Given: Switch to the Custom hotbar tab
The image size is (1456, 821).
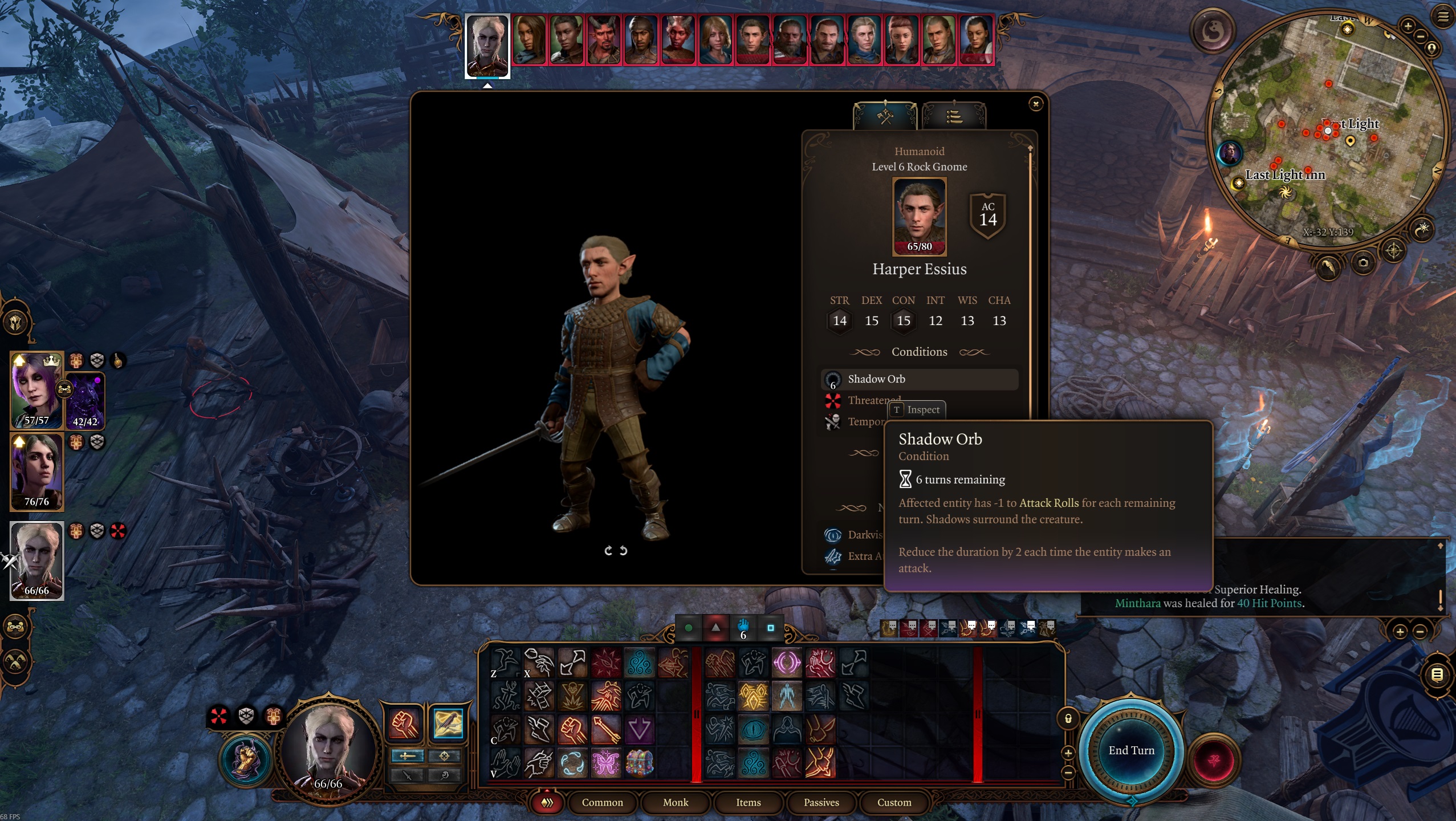Looking at the screenshot, I should [894, 802].
